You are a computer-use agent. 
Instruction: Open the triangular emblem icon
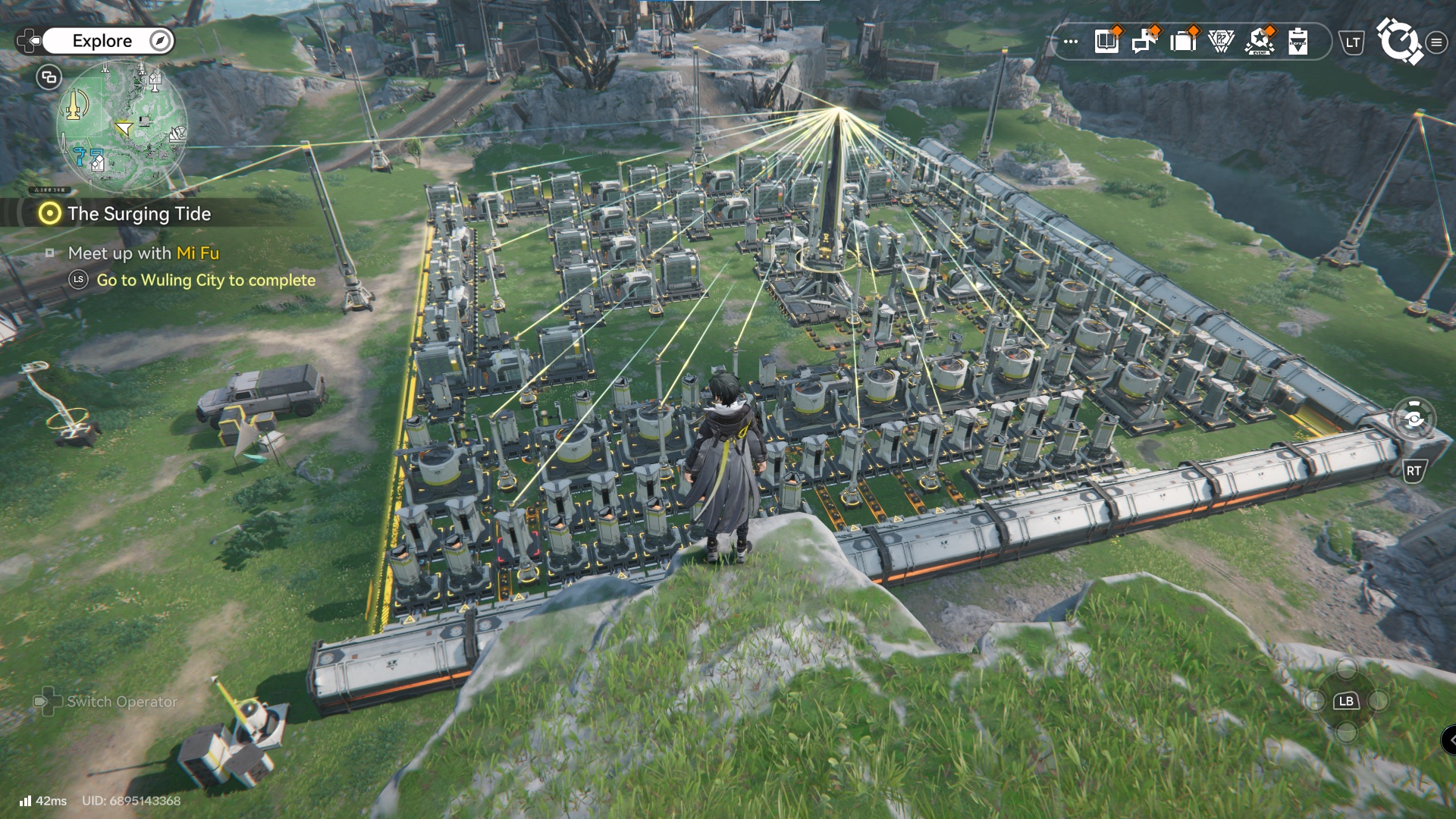[1221, 42]
